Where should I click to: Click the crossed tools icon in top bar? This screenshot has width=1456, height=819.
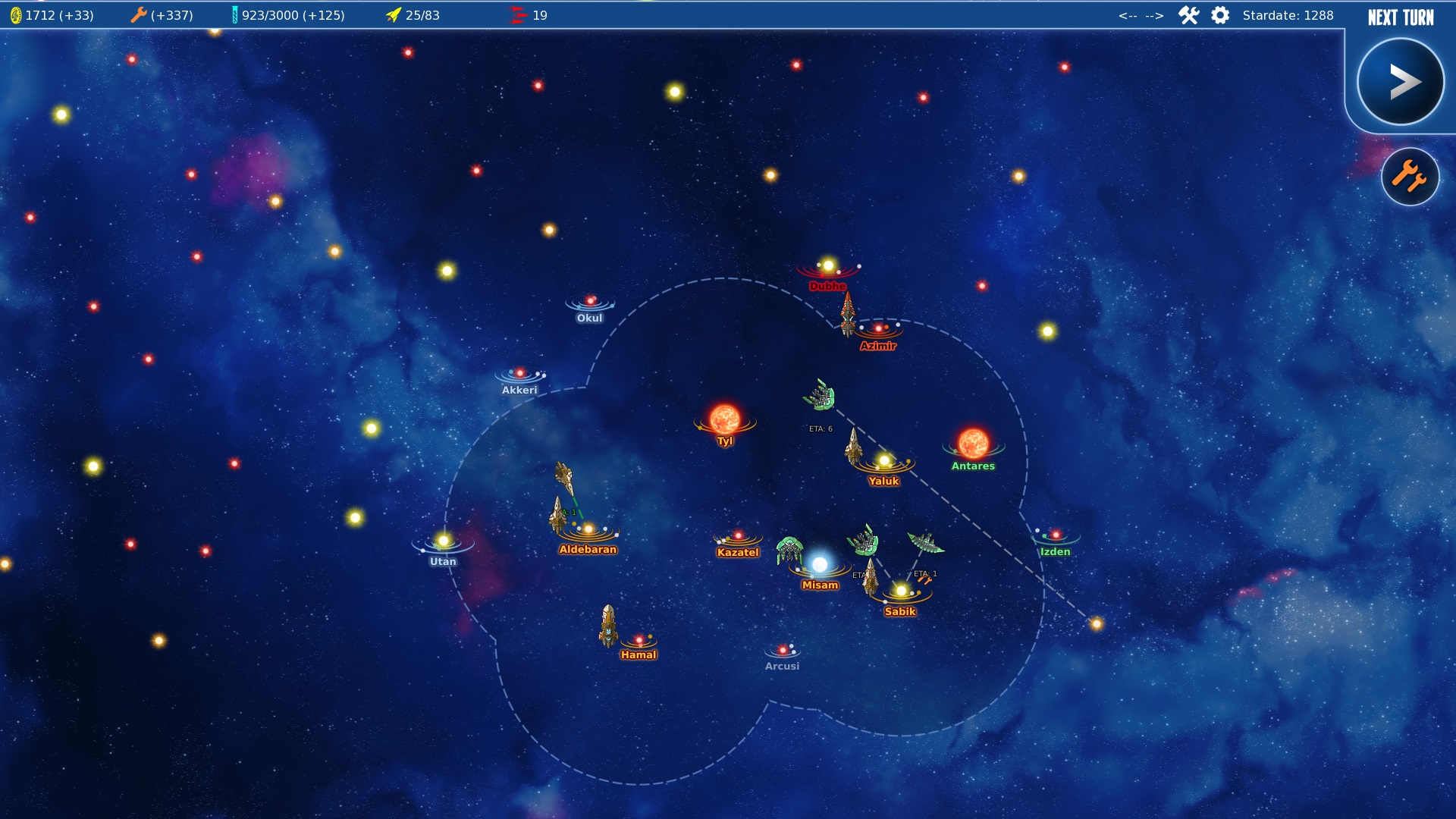[x=1188, y=15]
